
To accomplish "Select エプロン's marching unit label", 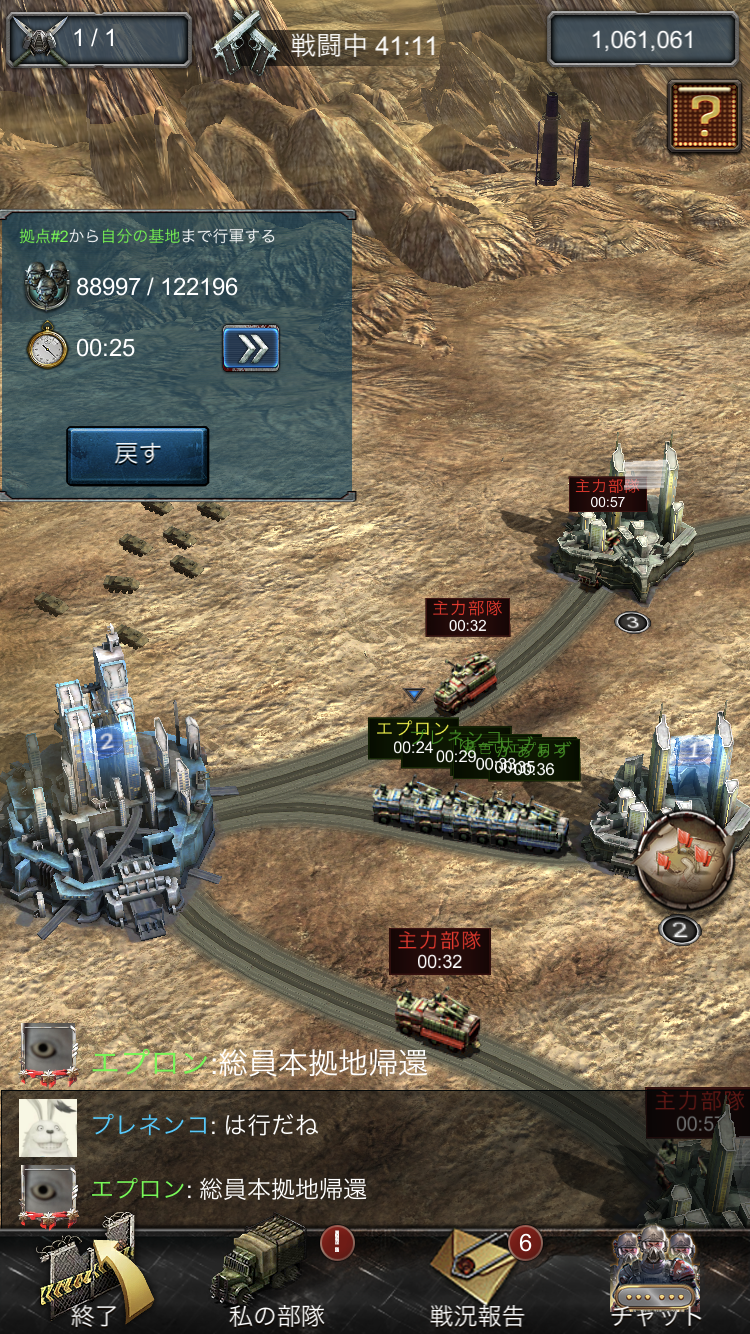I will point(412,738).
